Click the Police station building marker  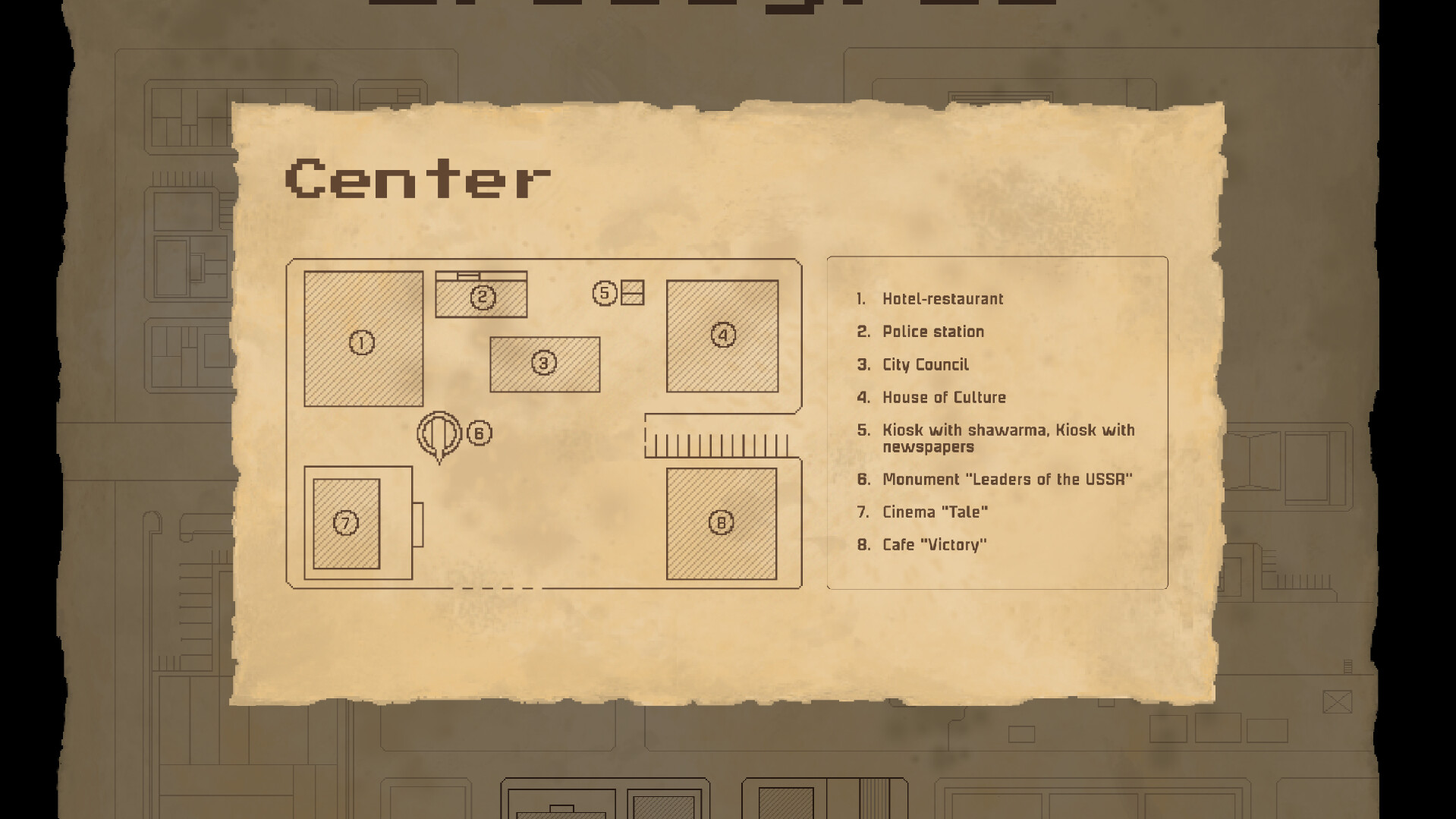[x=481, y=296]
